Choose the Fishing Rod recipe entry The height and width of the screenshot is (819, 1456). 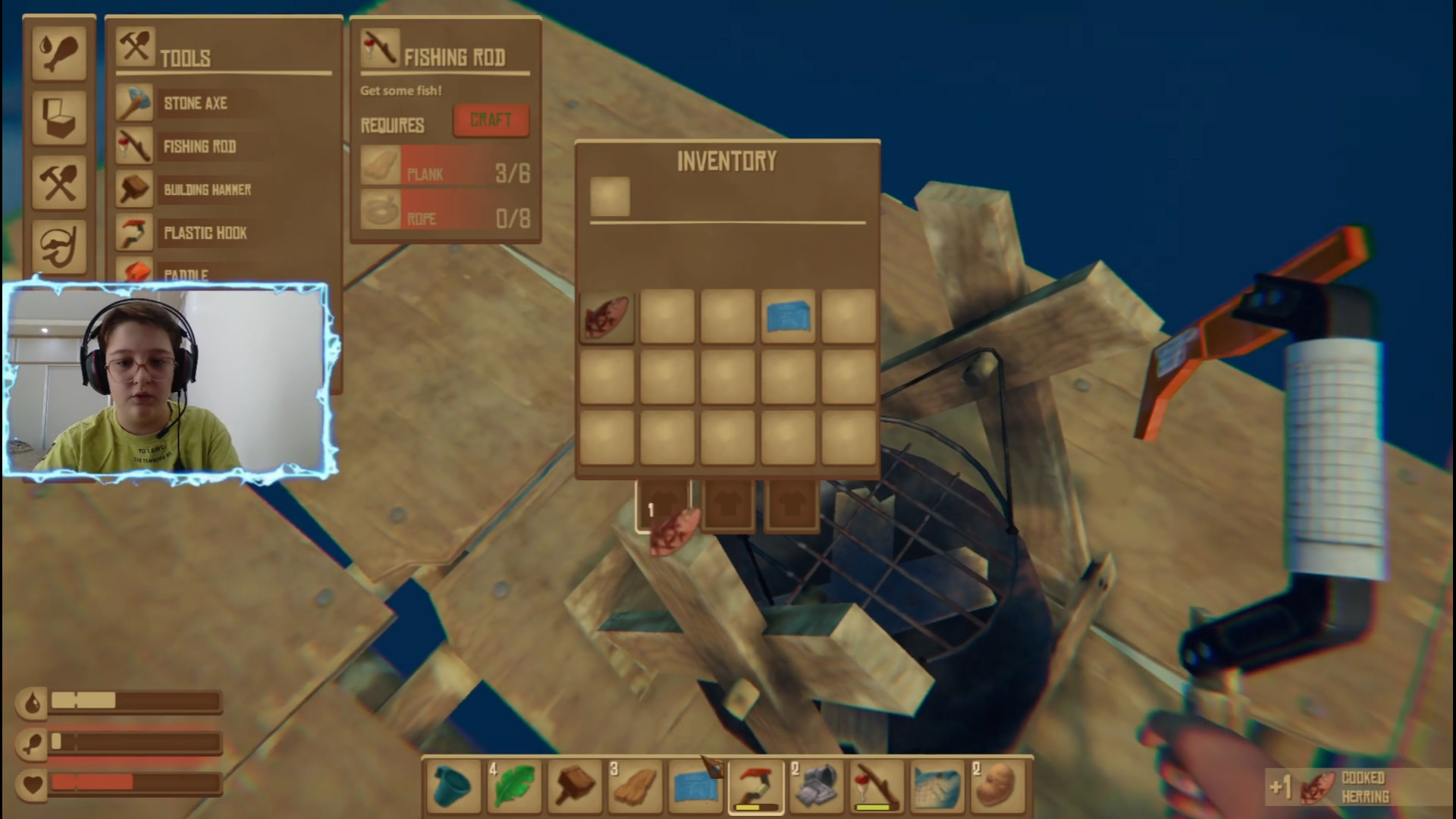pyautogui.click(x=199, y=146)
